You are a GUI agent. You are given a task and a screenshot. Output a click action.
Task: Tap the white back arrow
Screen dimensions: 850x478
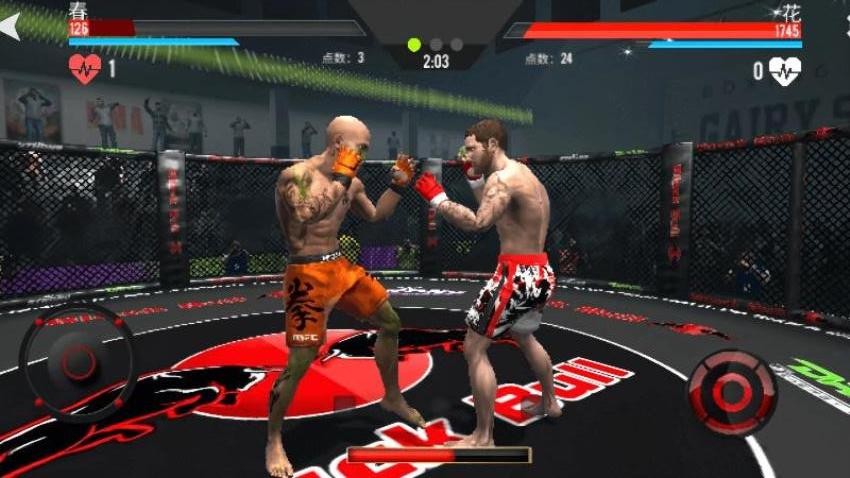tap(10, 27)
